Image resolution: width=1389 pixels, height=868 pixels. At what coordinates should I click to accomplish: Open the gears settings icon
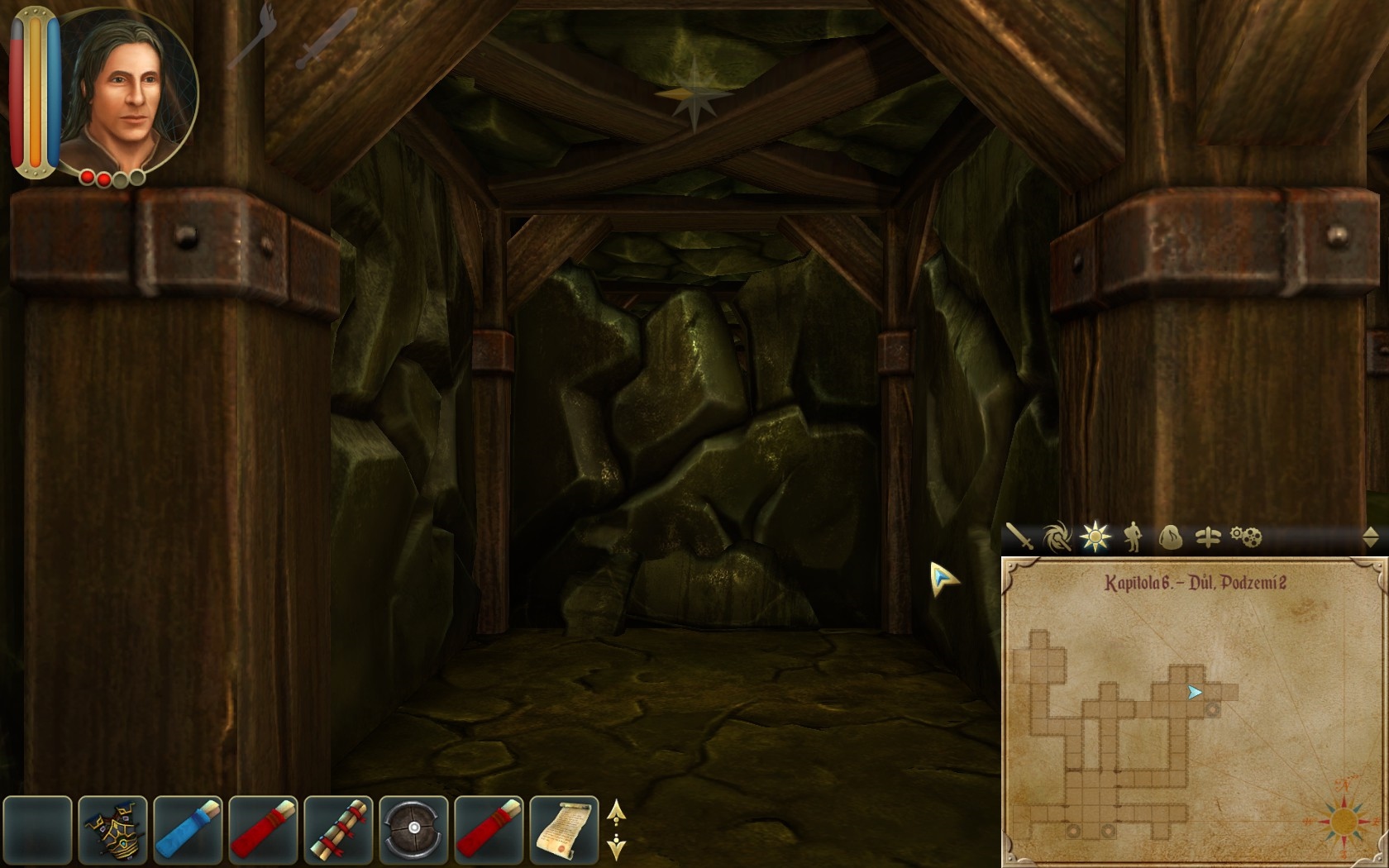tap(1247, 537)
